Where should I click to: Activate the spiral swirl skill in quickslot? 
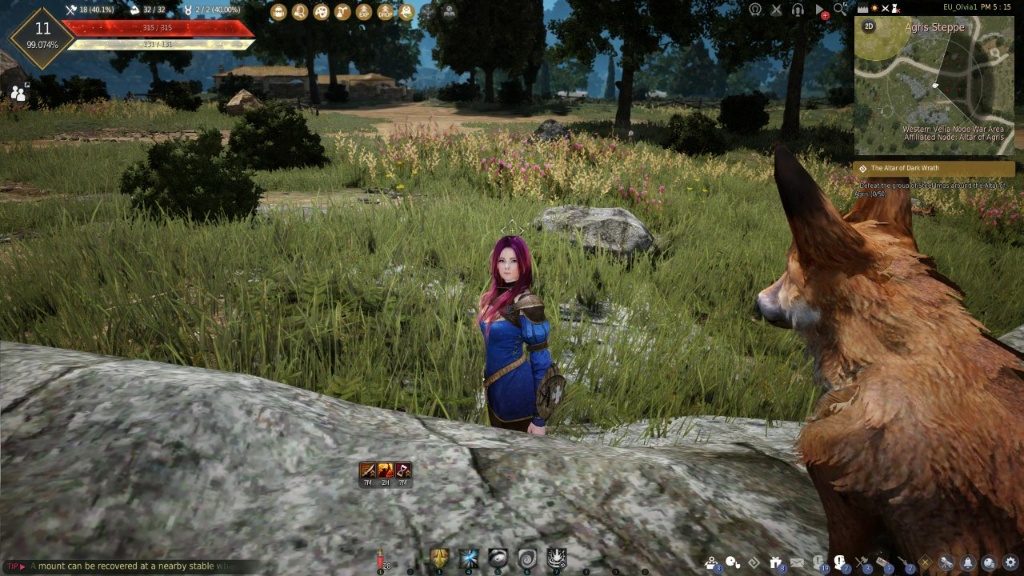527,558
